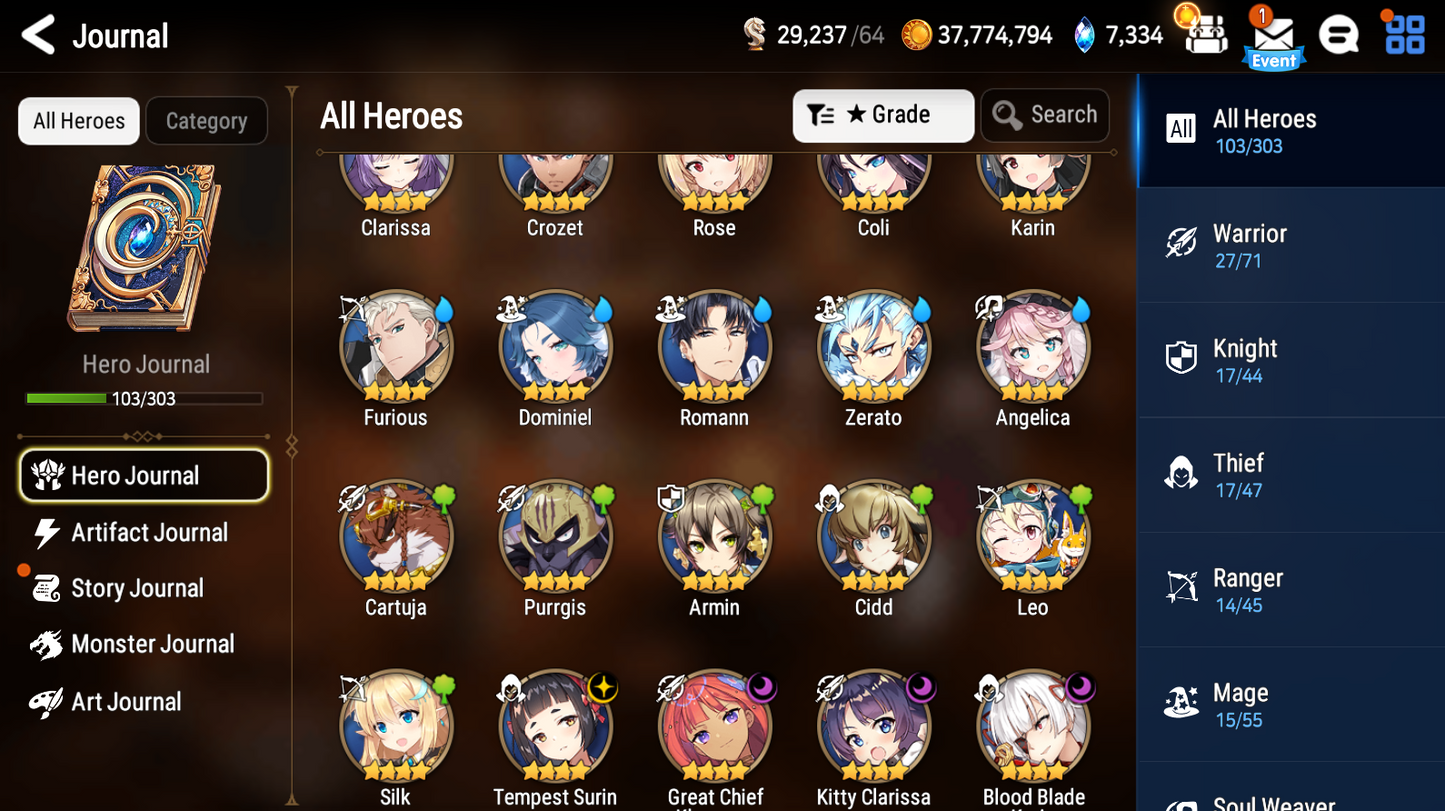This screenshot has height=811, width=1445.
Task: Click the back arrow next to Journal
Action: [36, 33]
